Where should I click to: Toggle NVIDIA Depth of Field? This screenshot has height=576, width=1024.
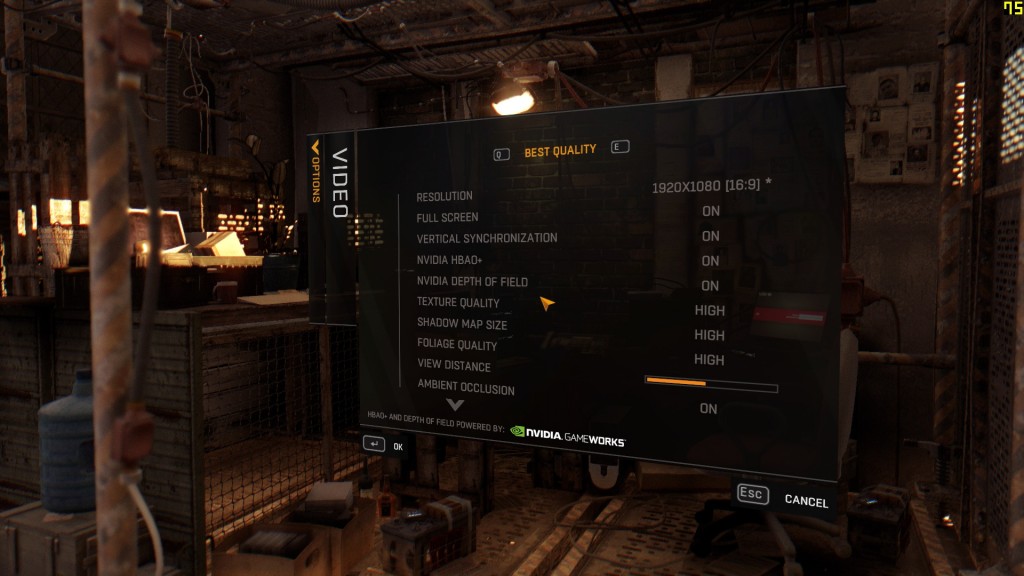coord(711,286)
